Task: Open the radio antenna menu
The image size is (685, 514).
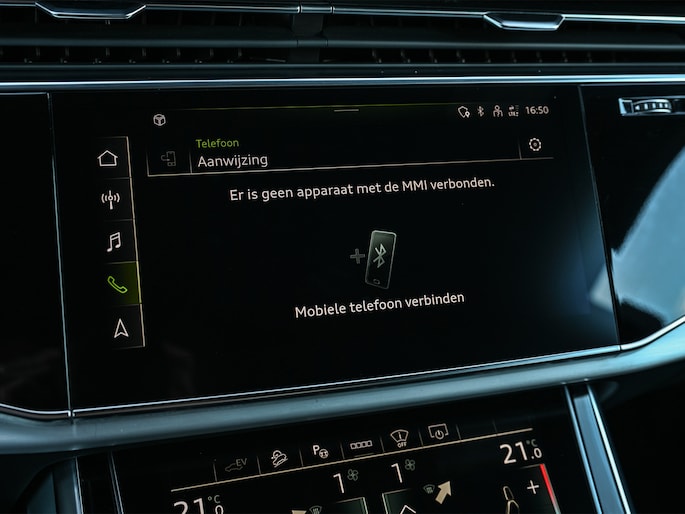Action: coord(110,199)
